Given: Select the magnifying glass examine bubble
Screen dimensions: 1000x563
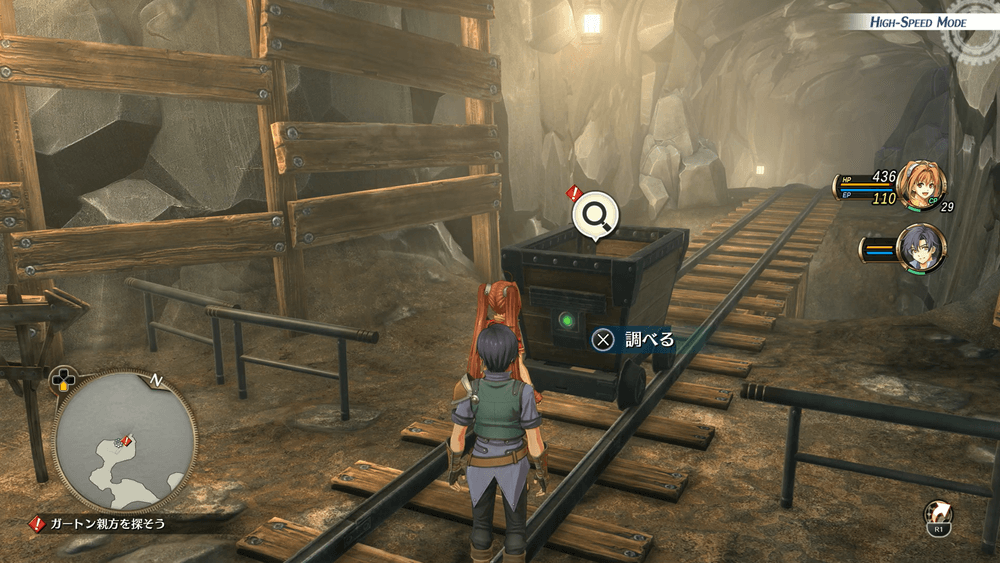Looking at the screenshot, I should coord(595,217).
